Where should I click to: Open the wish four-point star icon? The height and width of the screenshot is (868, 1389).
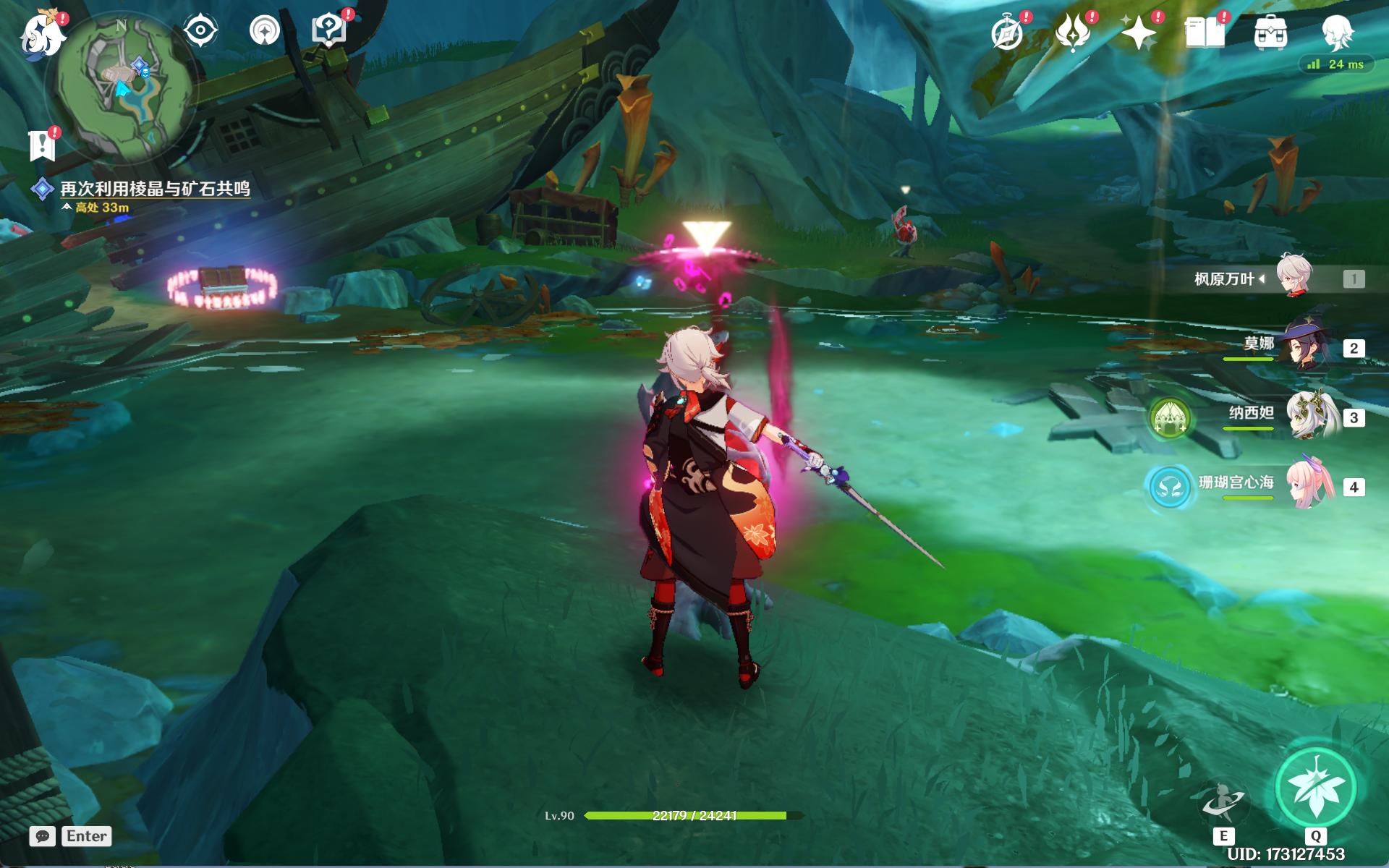pos(1139,33)
